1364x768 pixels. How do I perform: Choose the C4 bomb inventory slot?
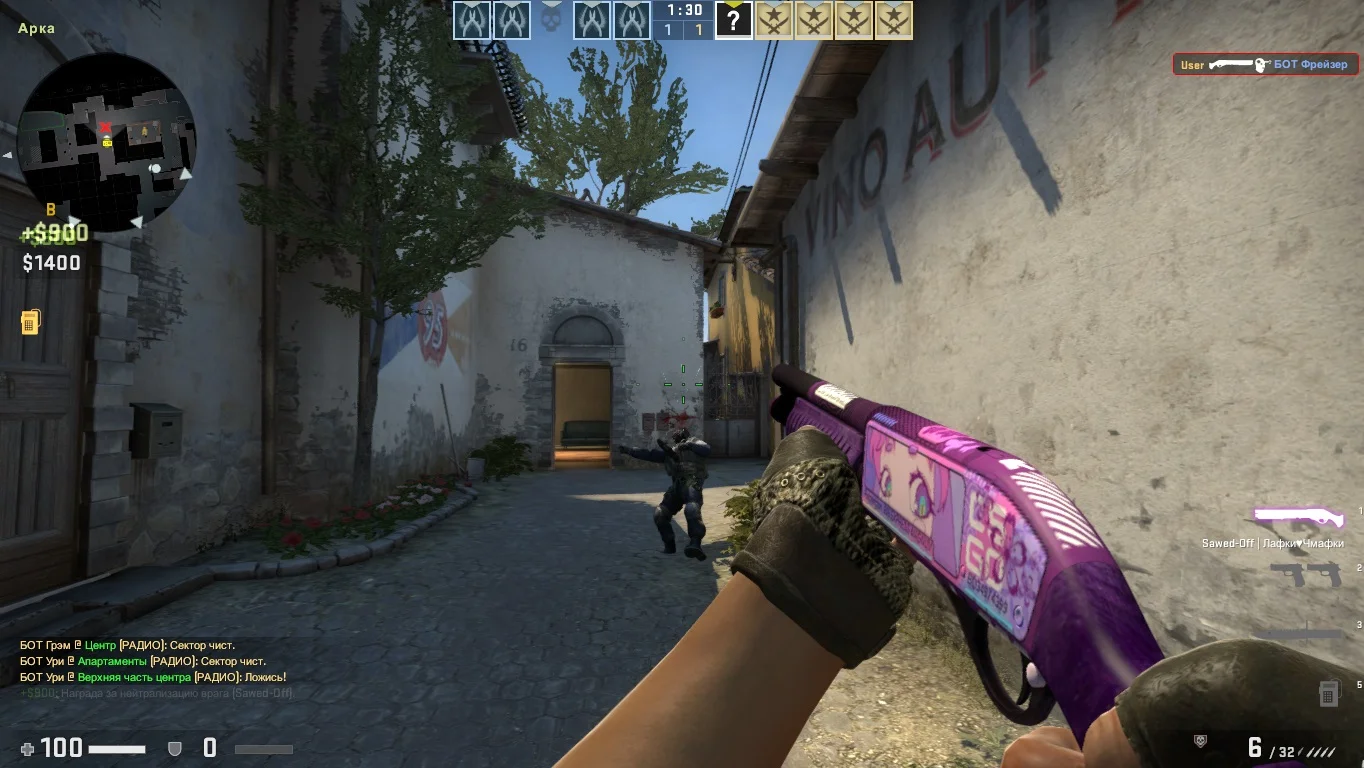click(1328, 692)
